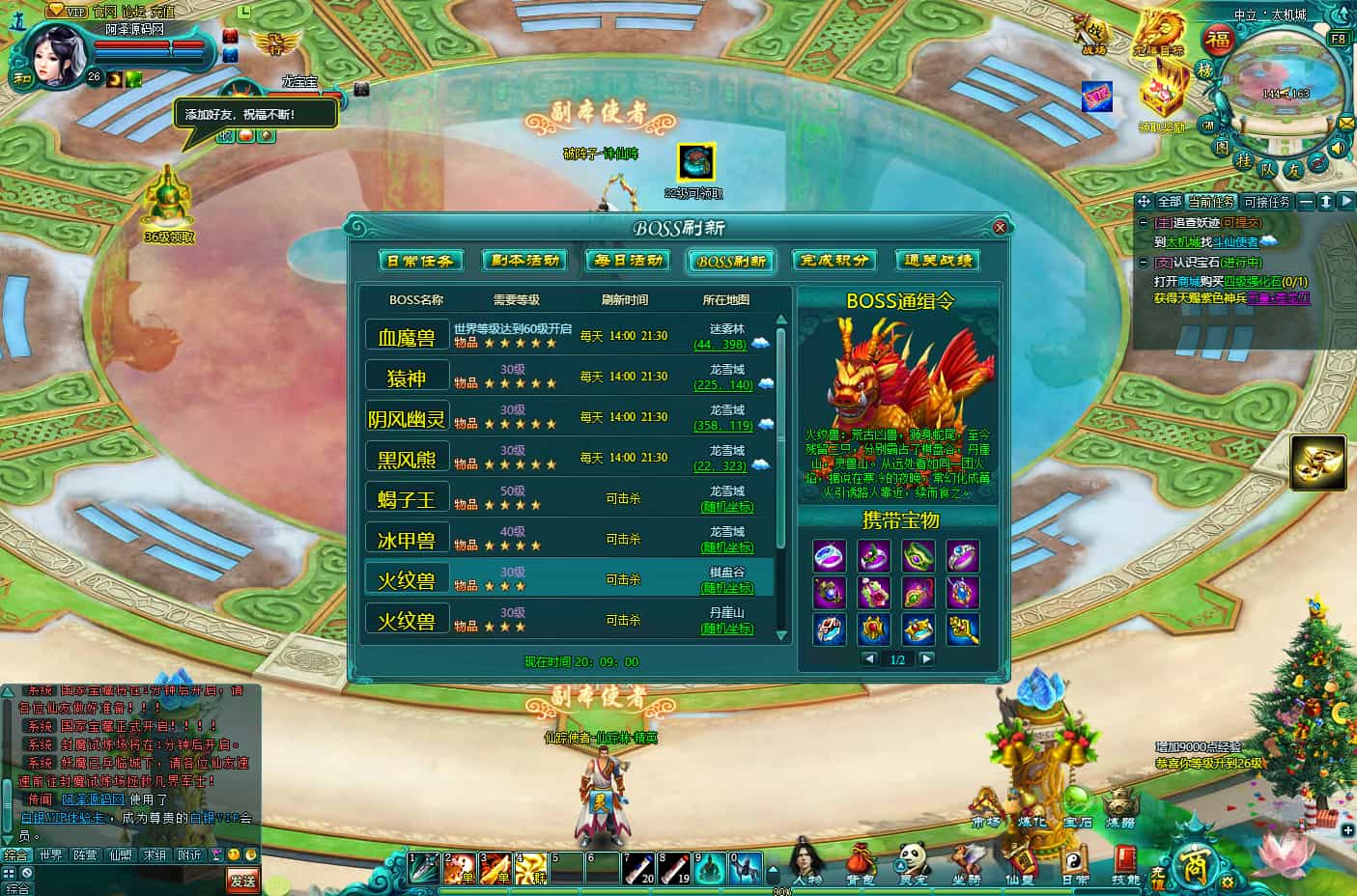The image size is (1357, 896).
Task: Open the 技能 skills book
Action: (x=1126, y=862)
